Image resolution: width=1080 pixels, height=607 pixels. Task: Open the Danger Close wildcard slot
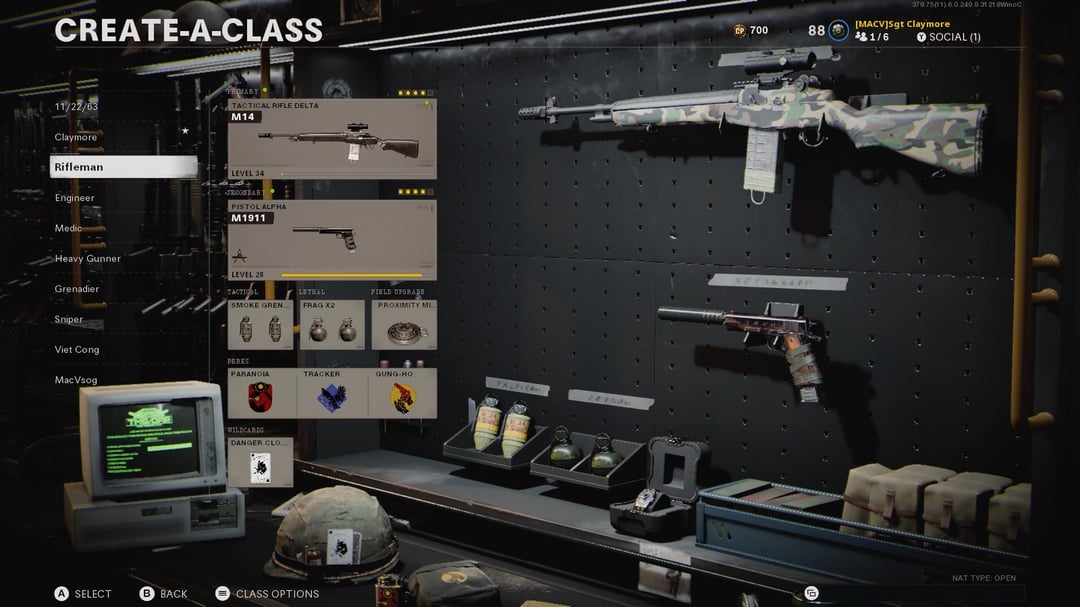(260, 462)
